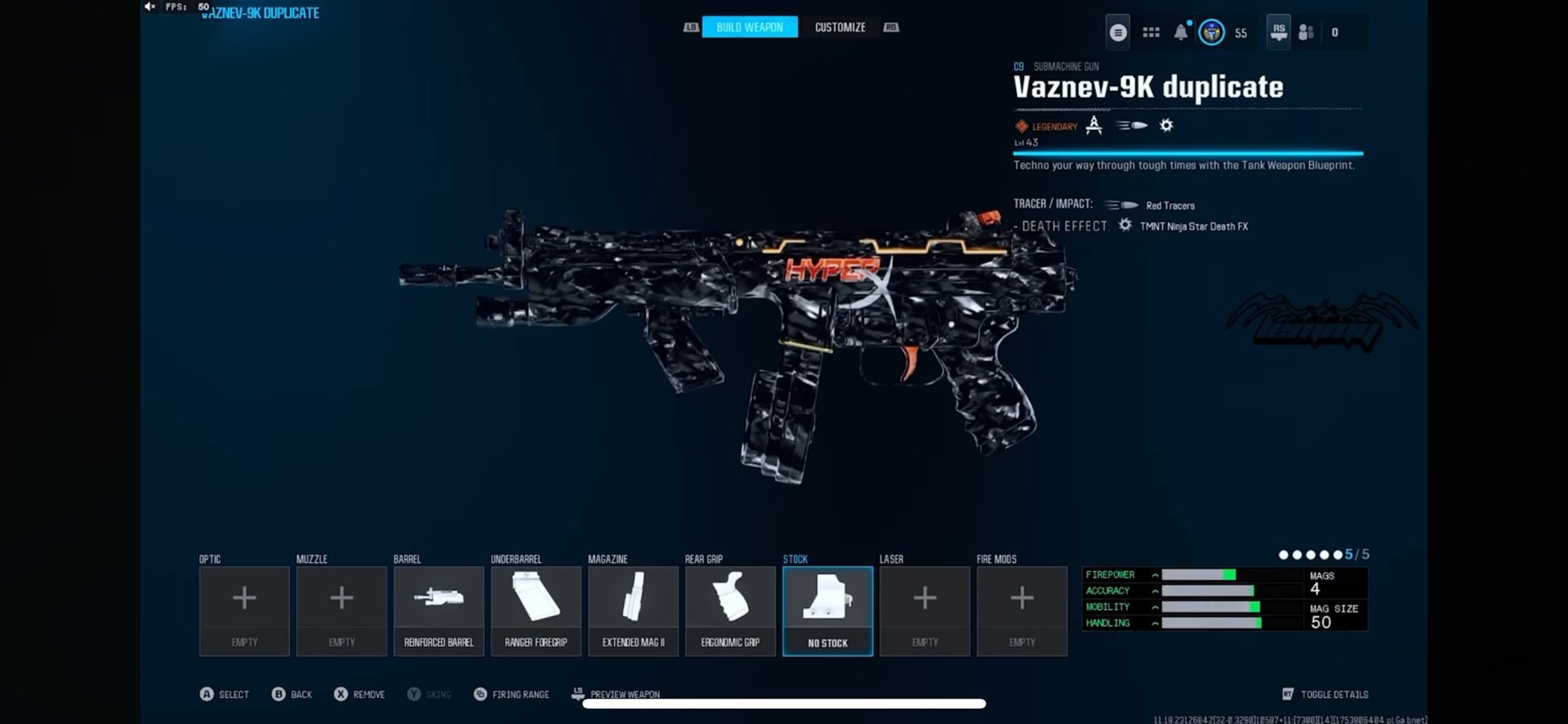Choose the Ergonomic Grip rear grip slot
The image size is (1568, 724).
pos(730,610)
